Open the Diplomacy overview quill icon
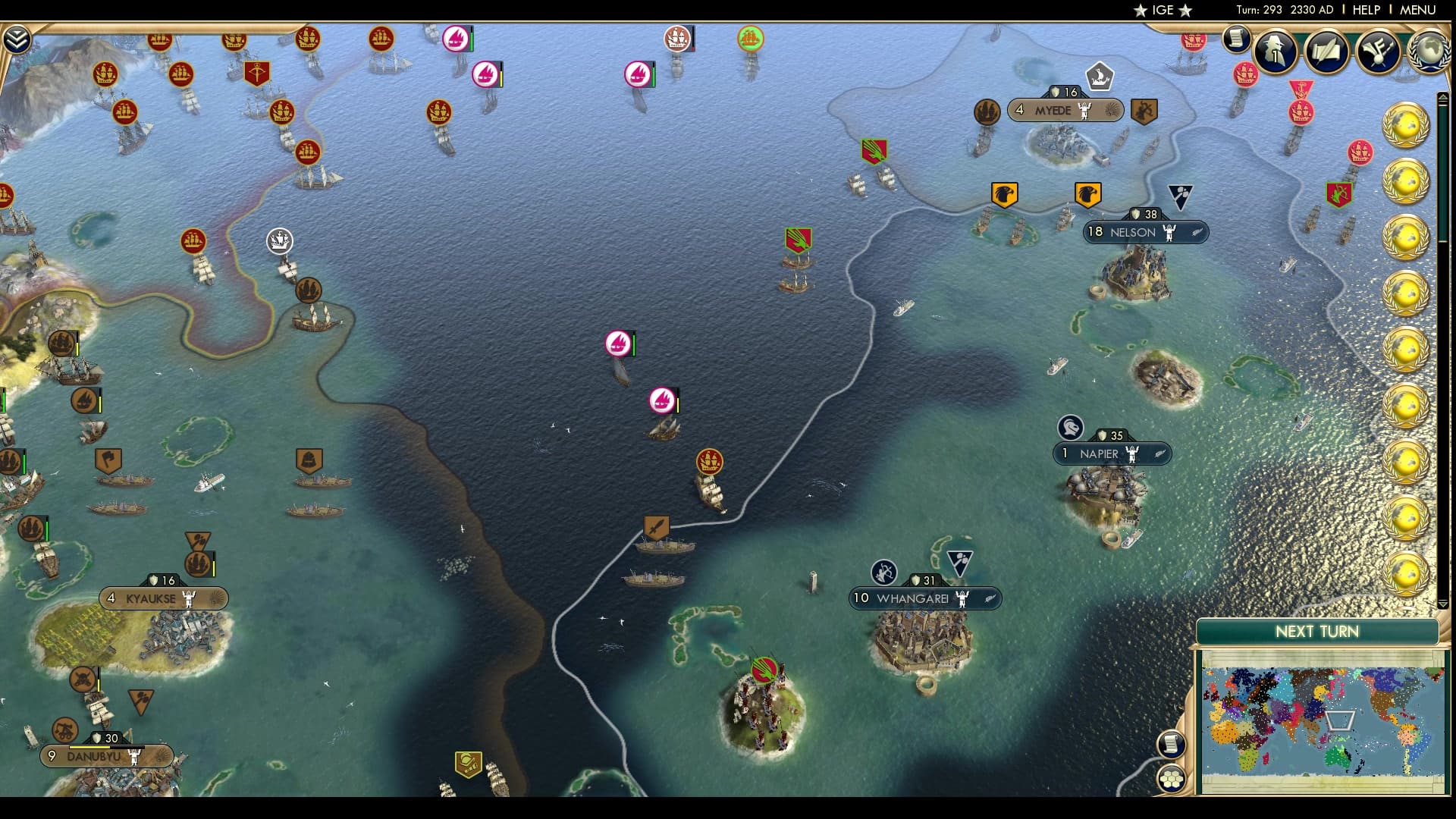Screen dimensions: 1456x819 click(x=1326, y=50)
